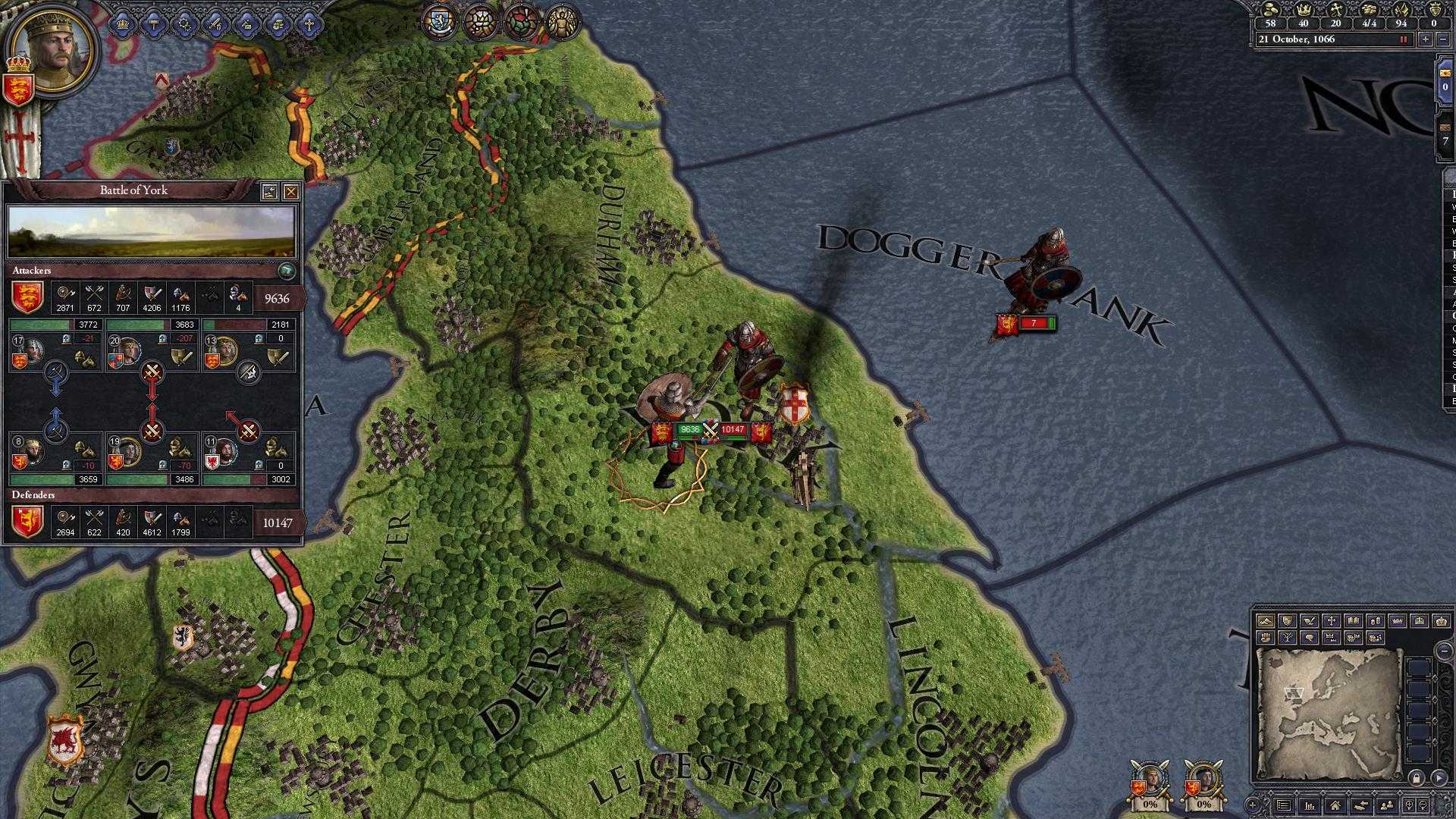Collapse the minimap side panel with its round arrow
This screenshot has height=819, width=1456.
[x=1439, y=777]
